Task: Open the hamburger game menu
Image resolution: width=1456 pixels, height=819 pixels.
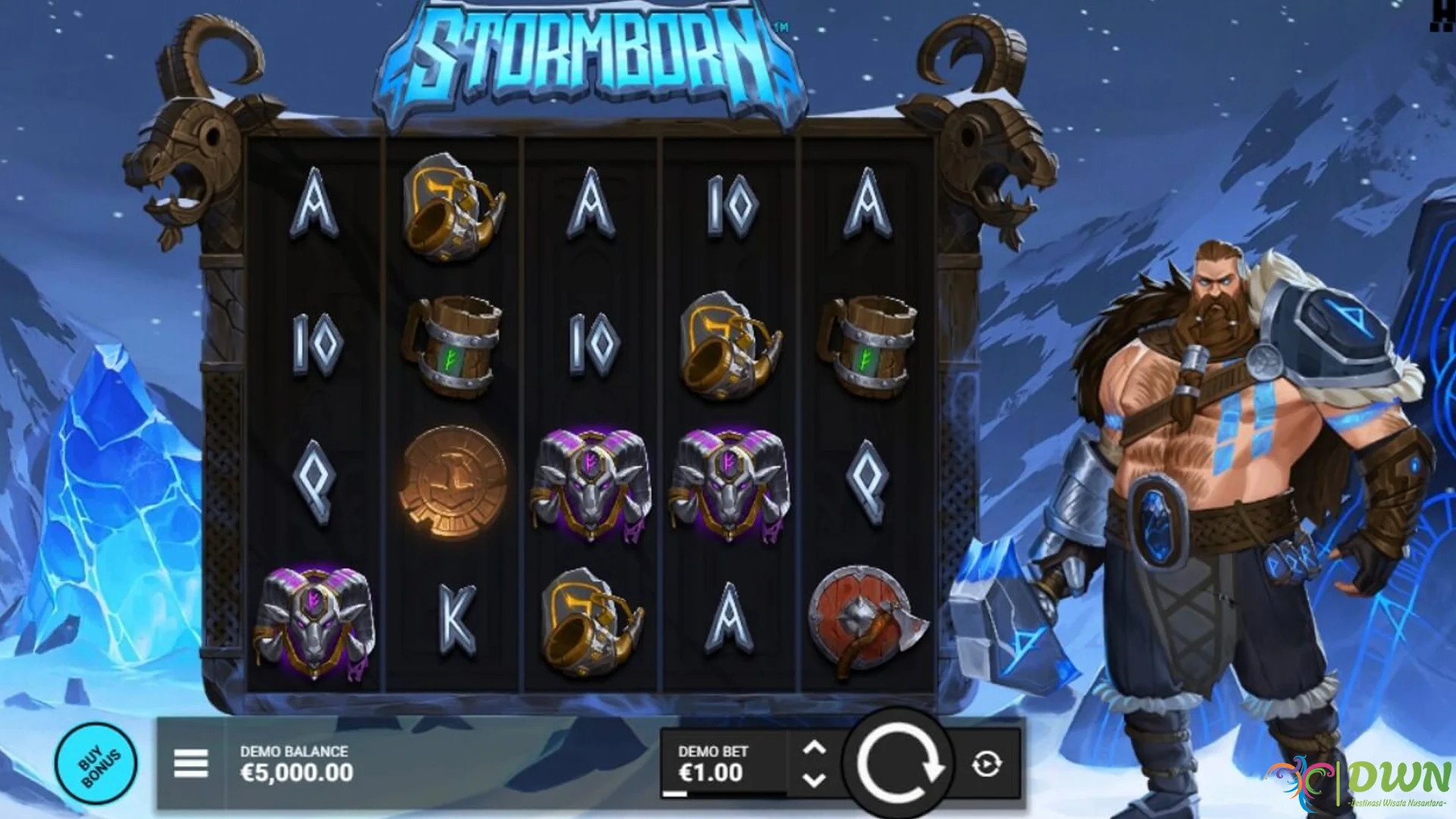Action: point(190,764)
